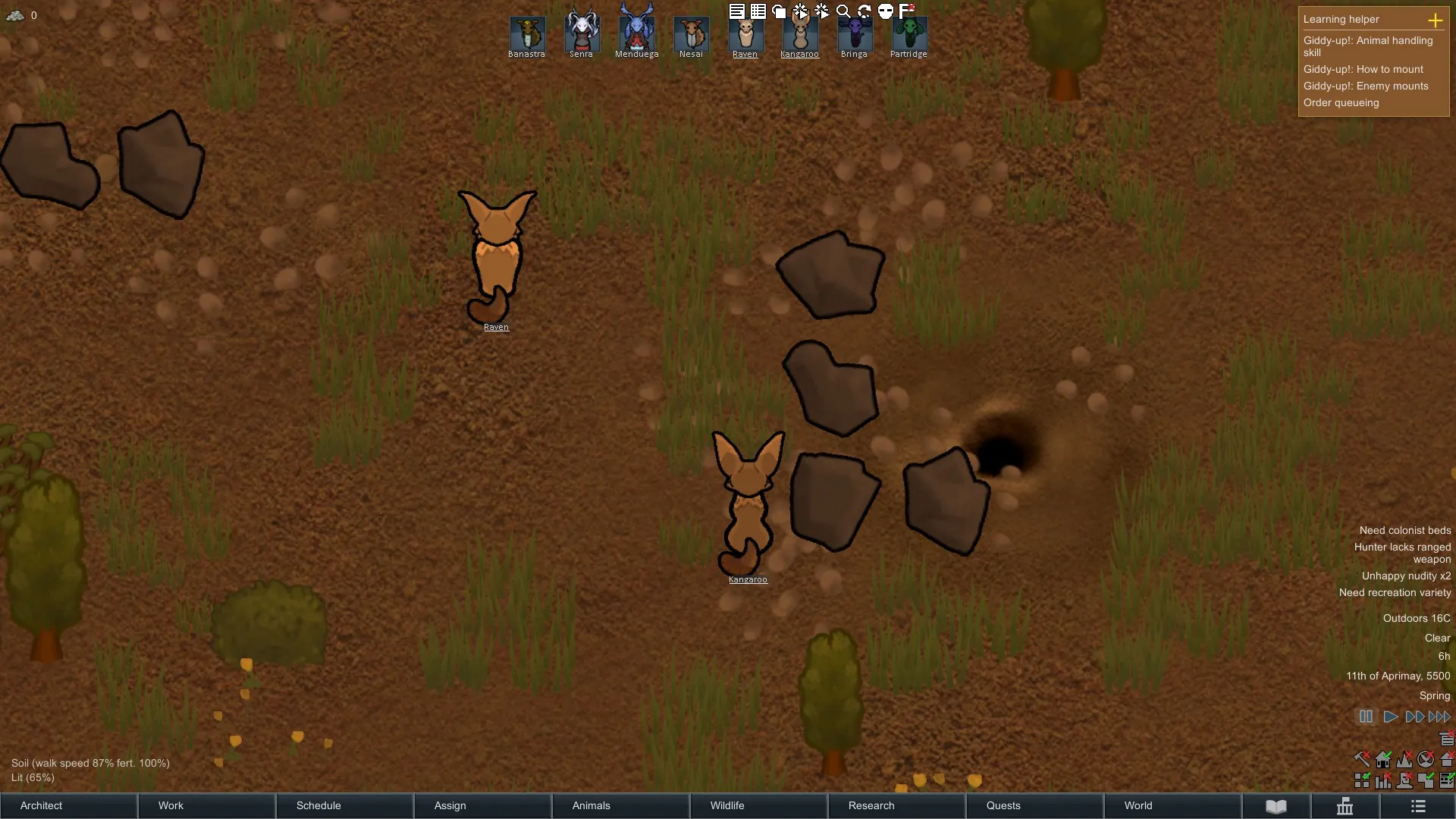Viewport: 1456px width, 819px height.
Task: Select the Partridge colonist portrait
Action: [x=908, y=34]
